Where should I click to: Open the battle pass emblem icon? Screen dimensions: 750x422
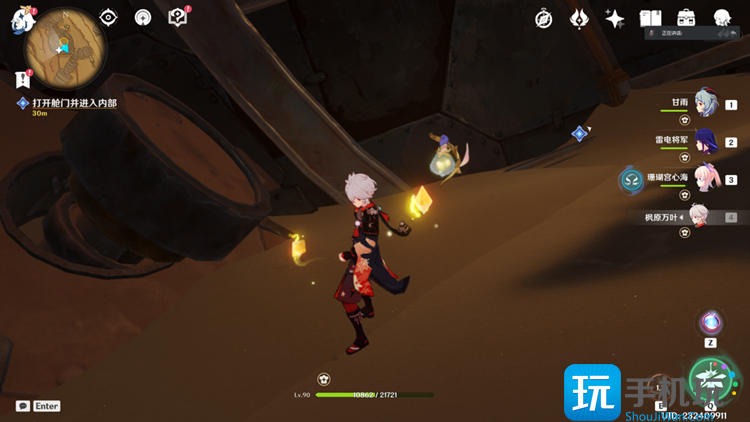tap(579, 19)
